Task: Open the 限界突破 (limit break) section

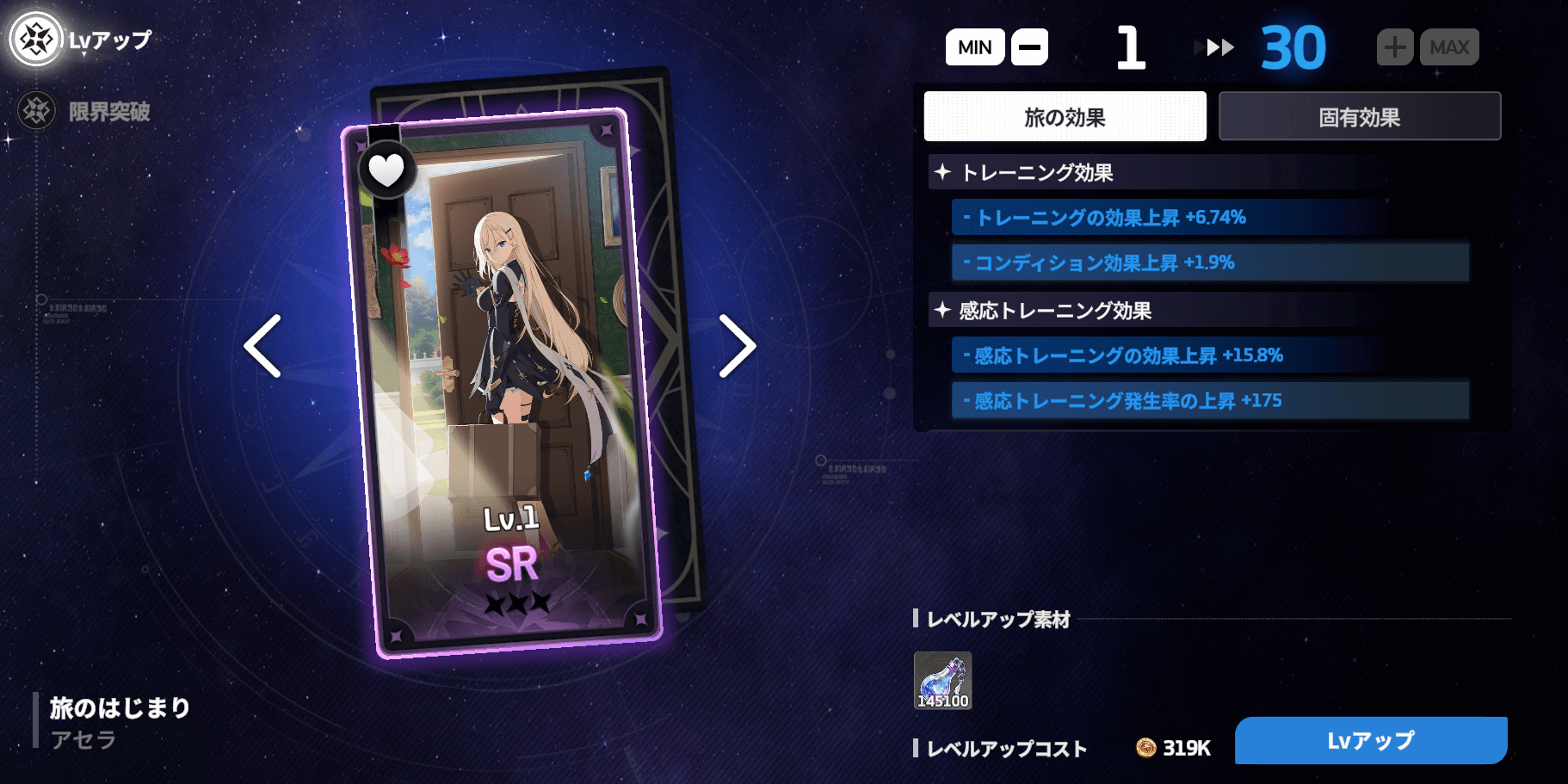Action: pos(35,111)
